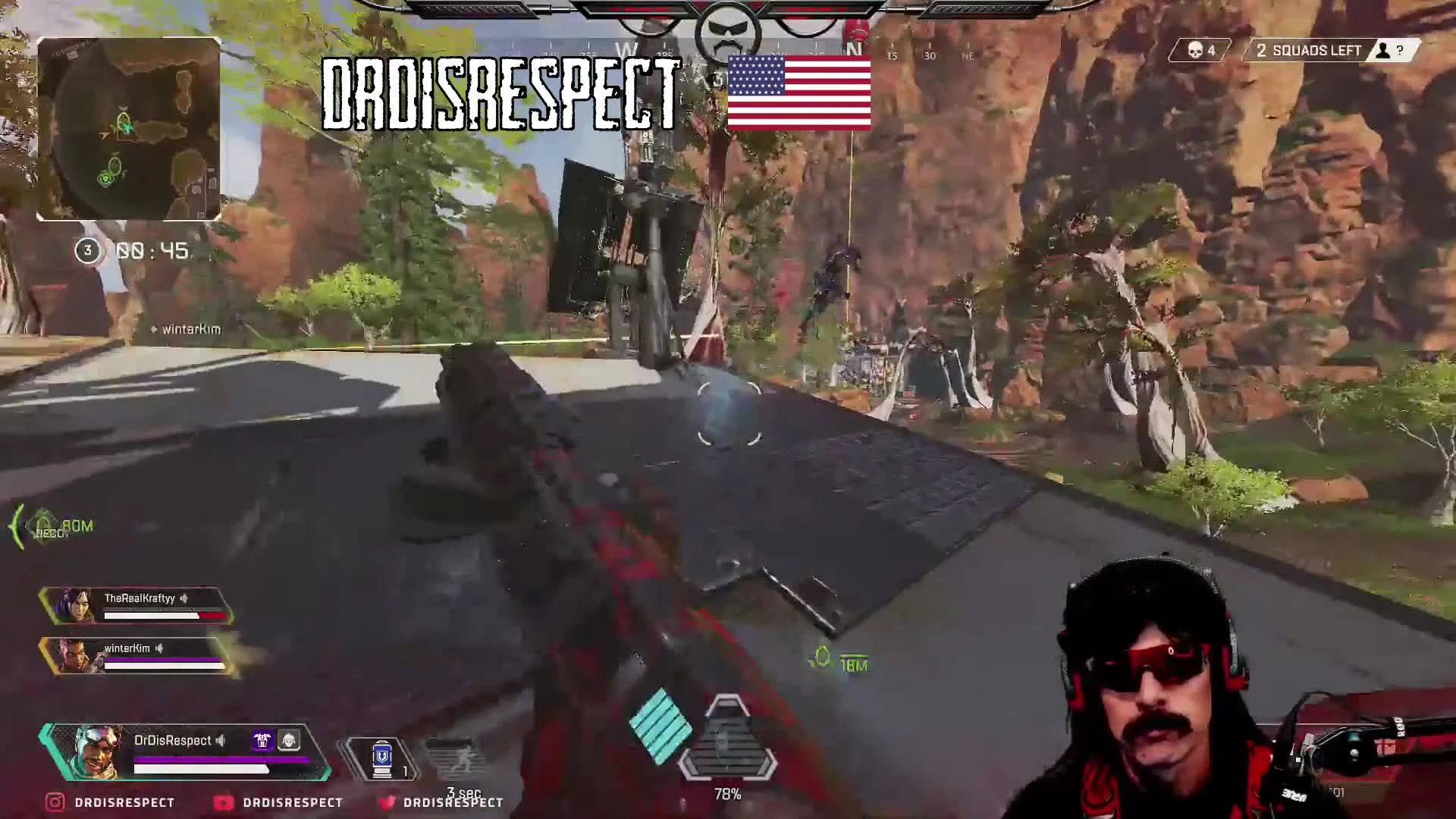Mute winterKim's speaker icon
This screenshot has height=819, width=1456.
(x=159, y=648)
